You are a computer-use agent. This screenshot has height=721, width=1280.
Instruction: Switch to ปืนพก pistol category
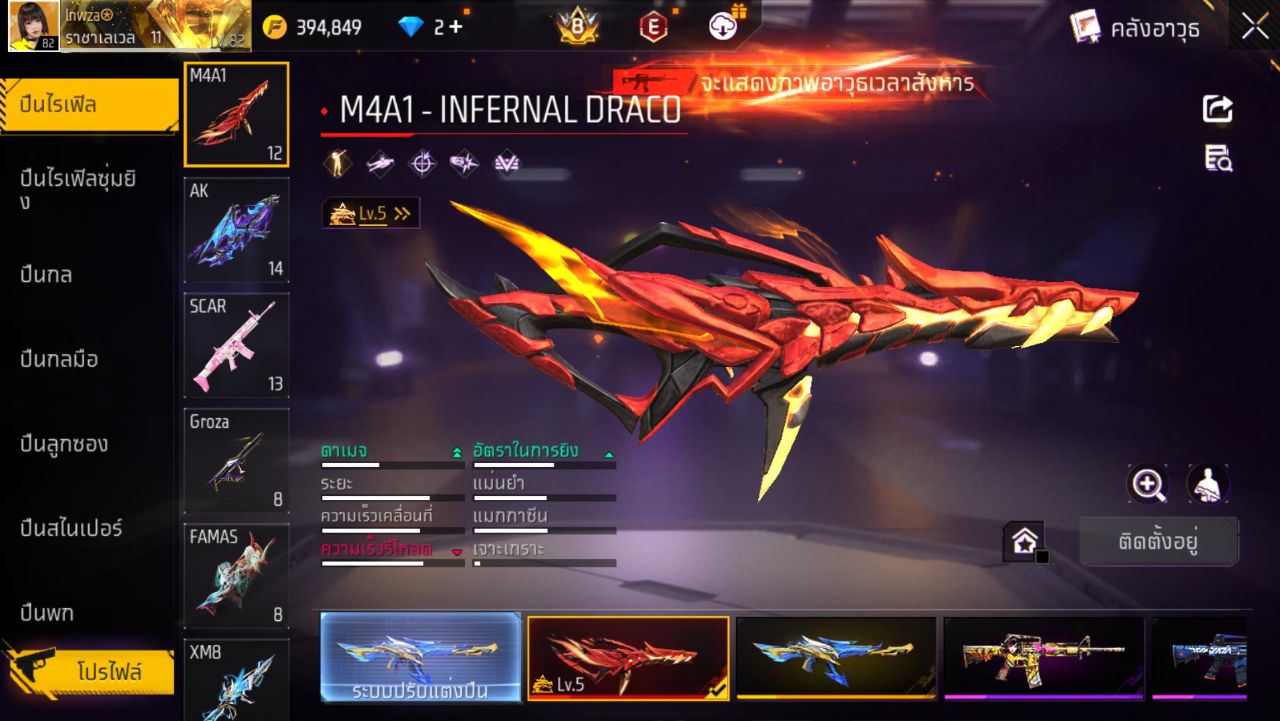tap(47, 612)
